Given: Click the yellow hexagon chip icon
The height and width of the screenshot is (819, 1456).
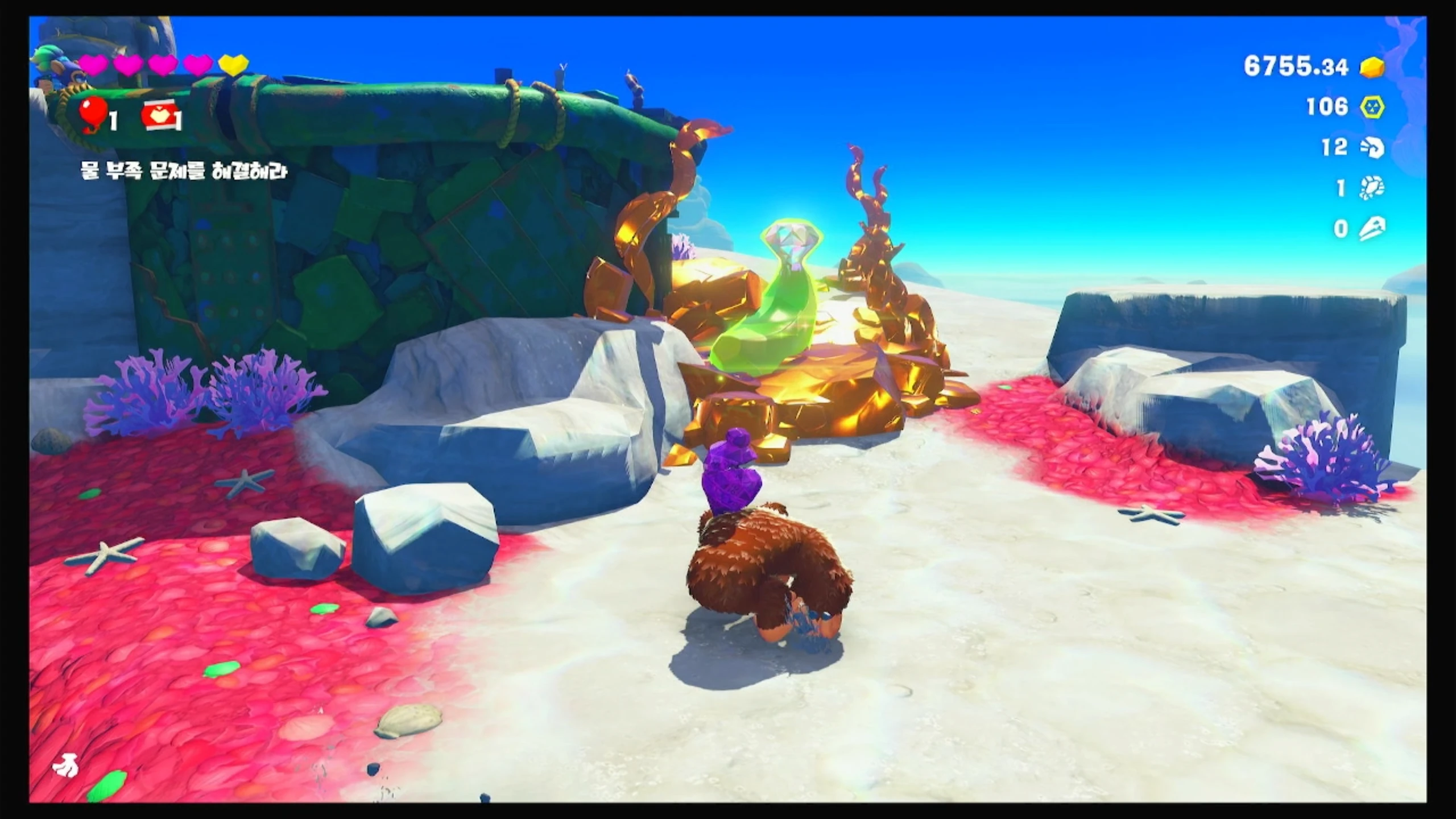Looking at the screenshot, I should point(1371,107).
